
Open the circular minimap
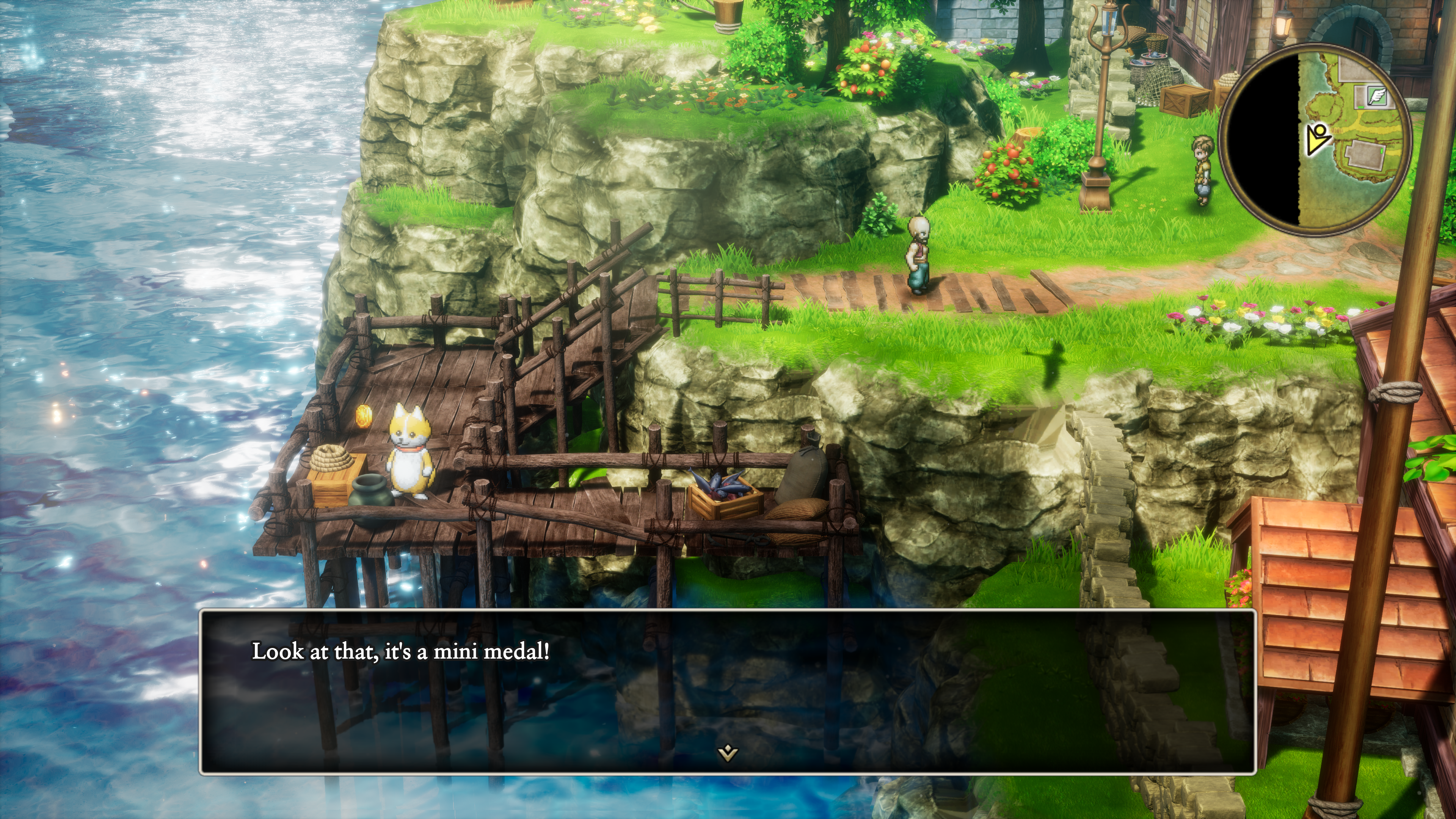pyautogui.click(x=1315, y=139)
